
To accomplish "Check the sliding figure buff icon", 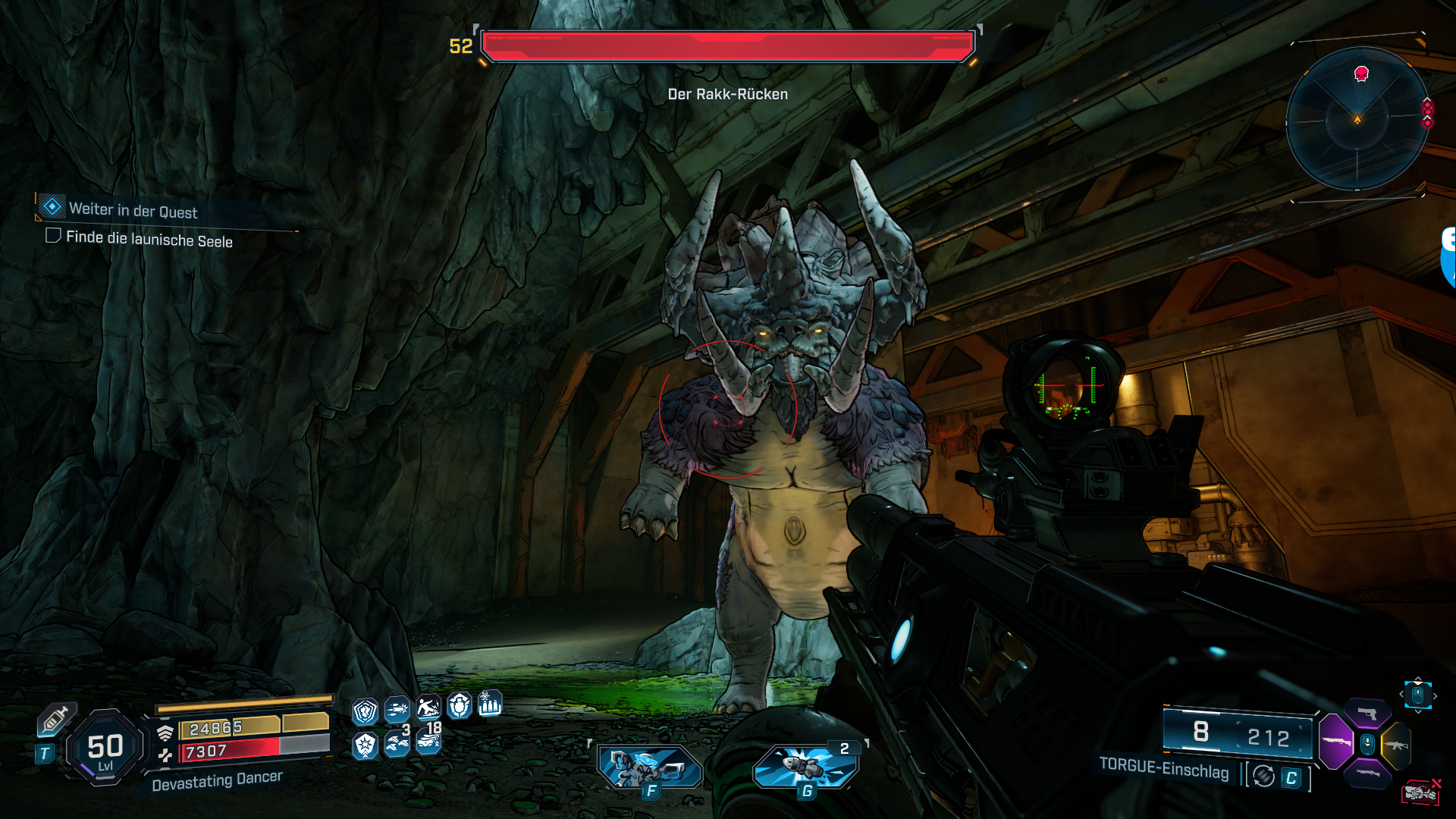I will tap(428, 708).
